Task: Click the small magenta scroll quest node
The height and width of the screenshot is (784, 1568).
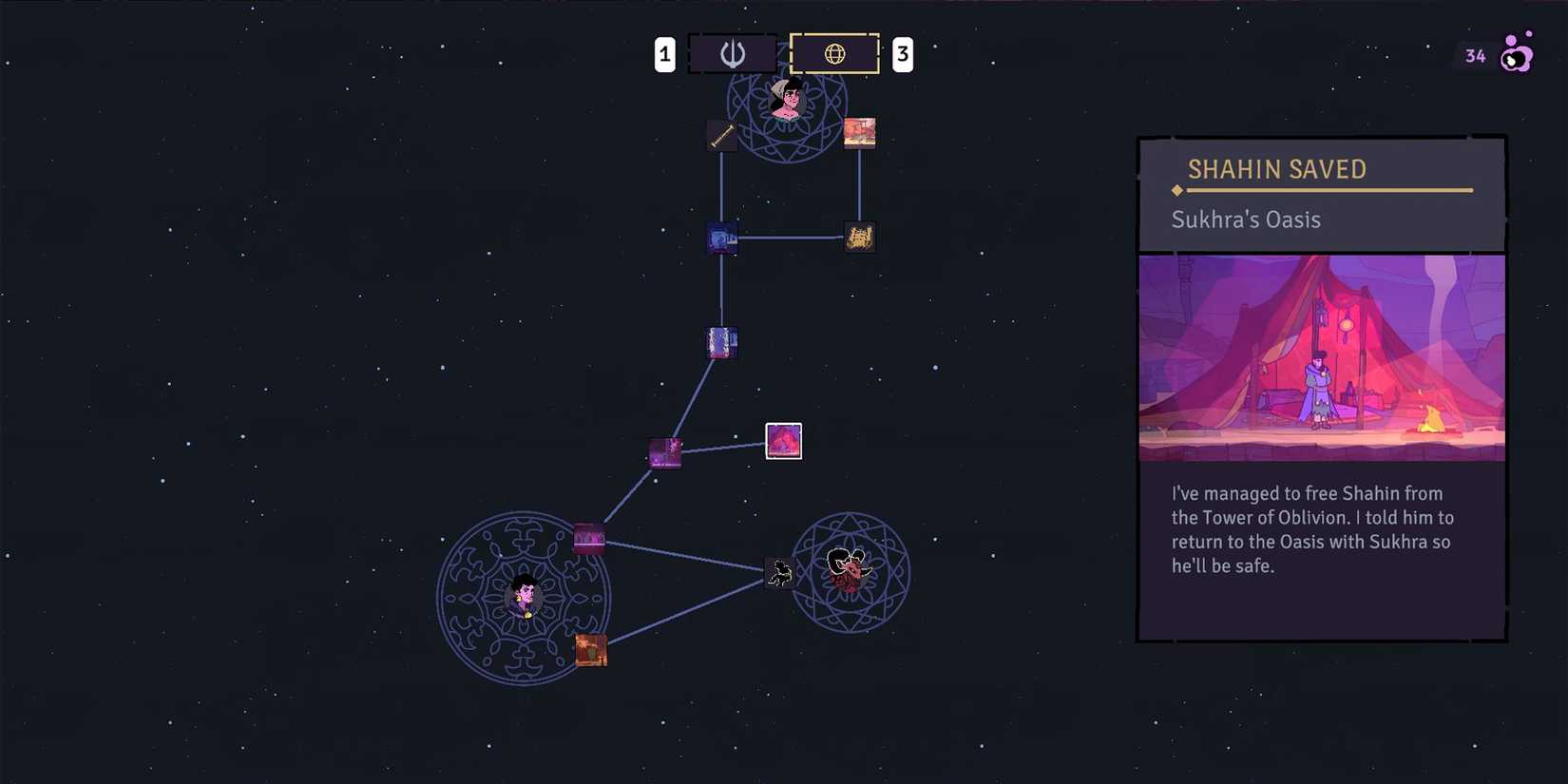Action: [x=665, y=453]
